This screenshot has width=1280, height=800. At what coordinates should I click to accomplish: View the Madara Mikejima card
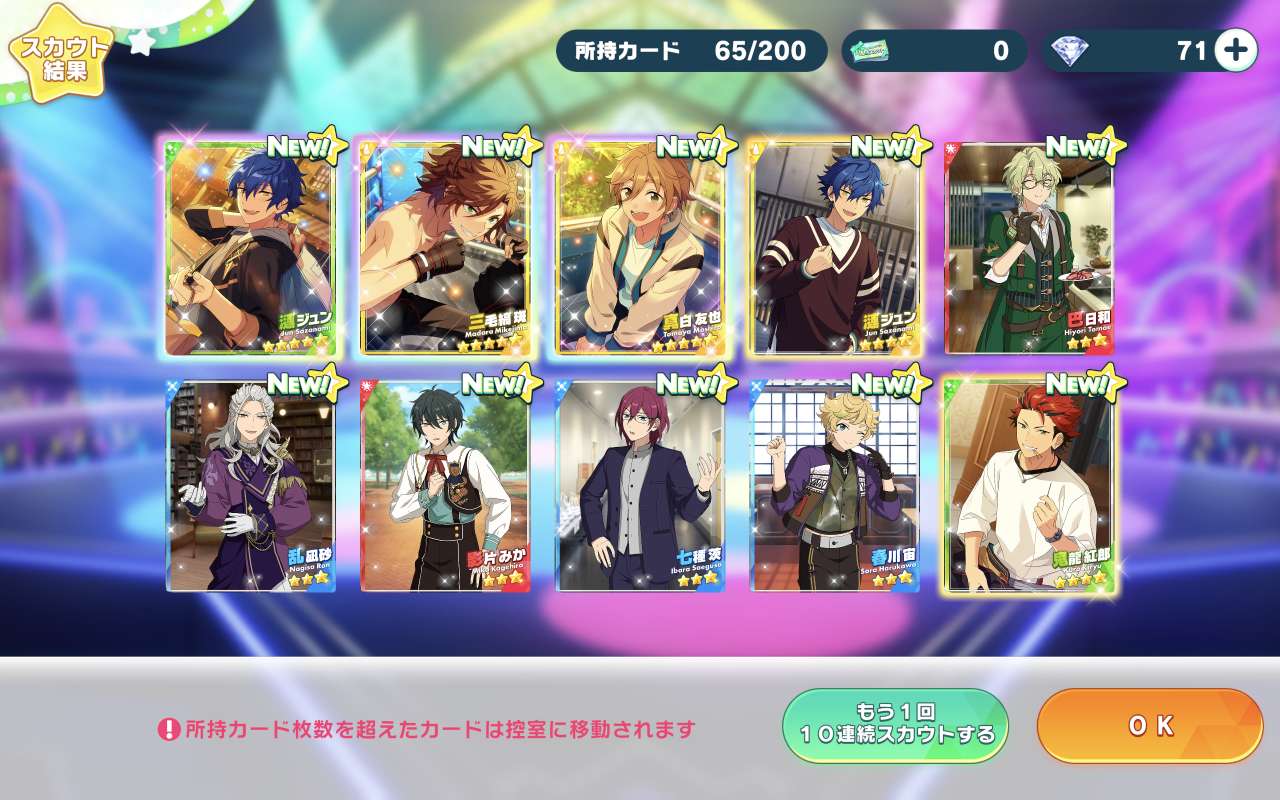(x=444, y=248)
